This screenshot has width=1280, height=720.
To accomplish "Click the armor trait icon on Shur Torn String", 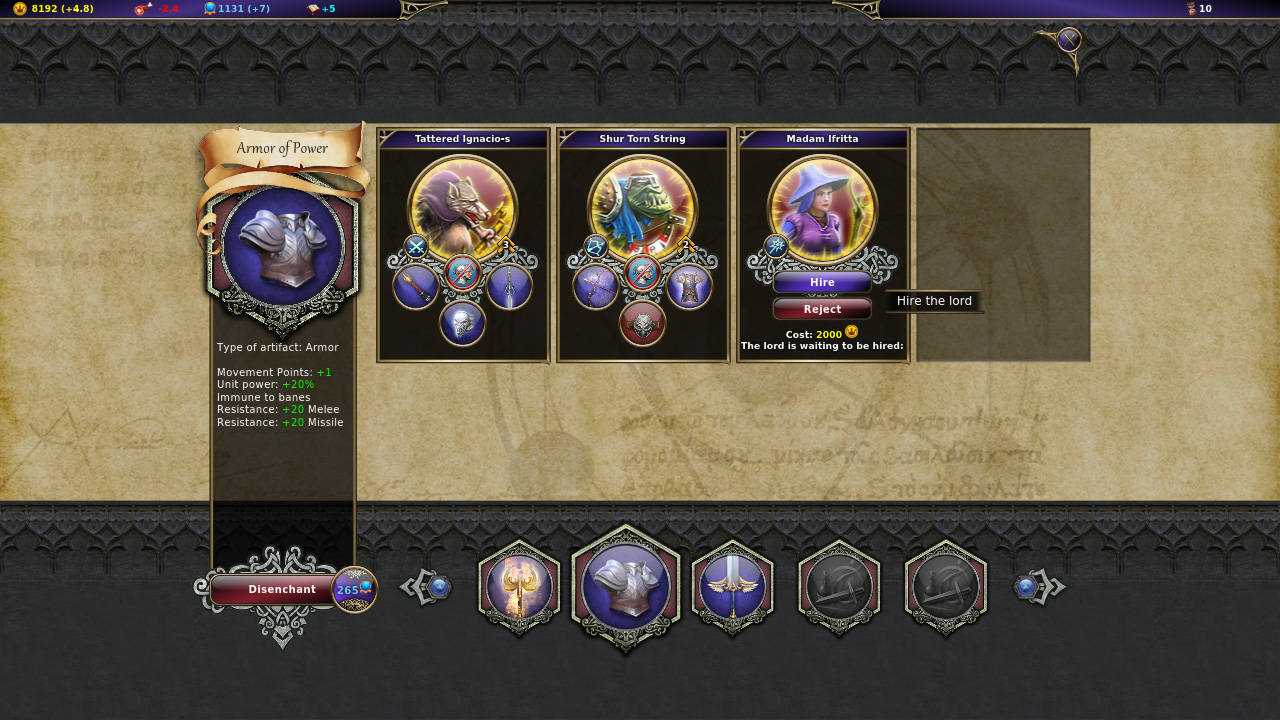I will [x=692, y=287].
